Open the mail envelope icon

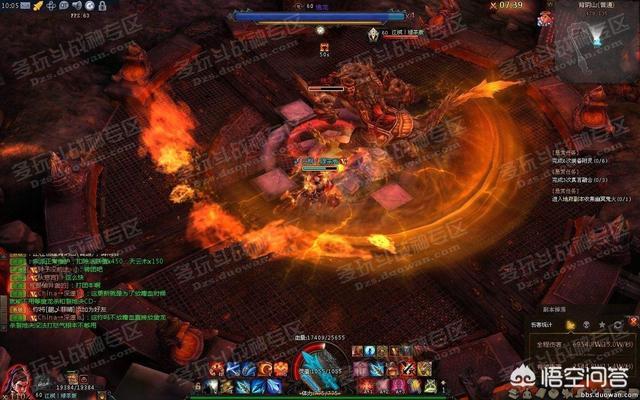[23, 6]
